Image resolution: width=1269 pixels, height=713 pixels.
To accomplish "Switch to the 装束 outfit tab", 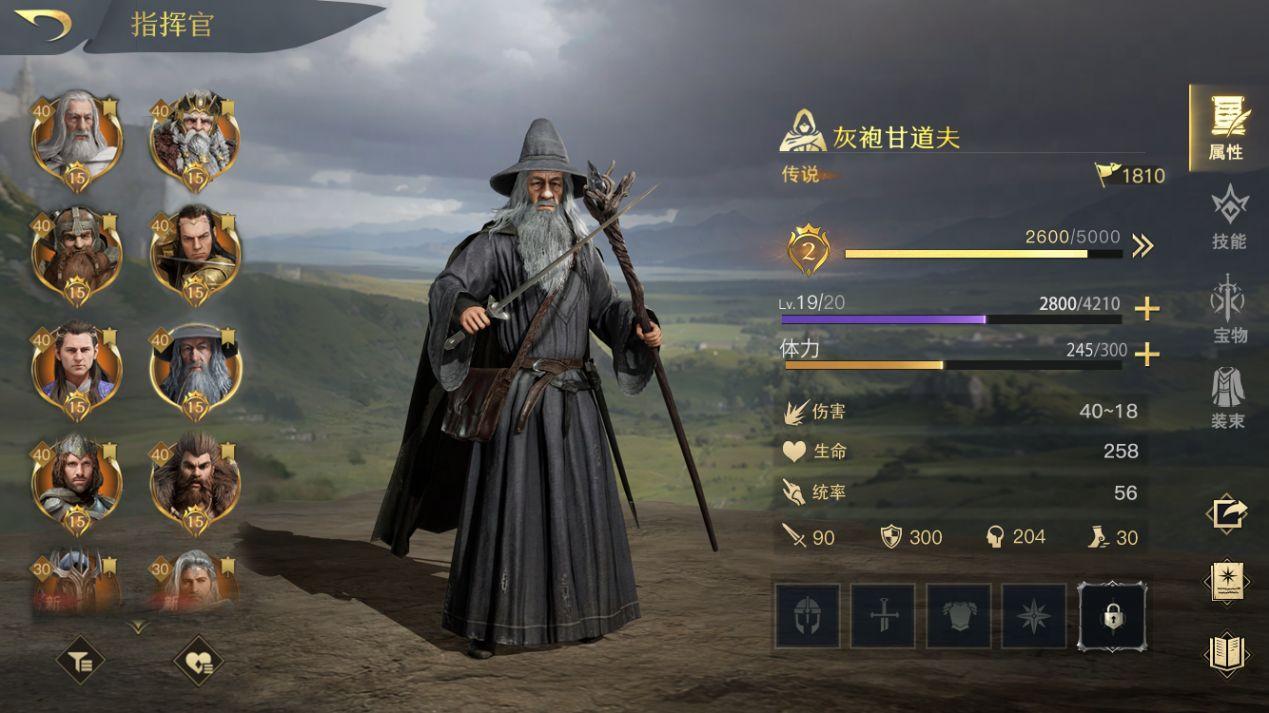I will click(1228, 398).
